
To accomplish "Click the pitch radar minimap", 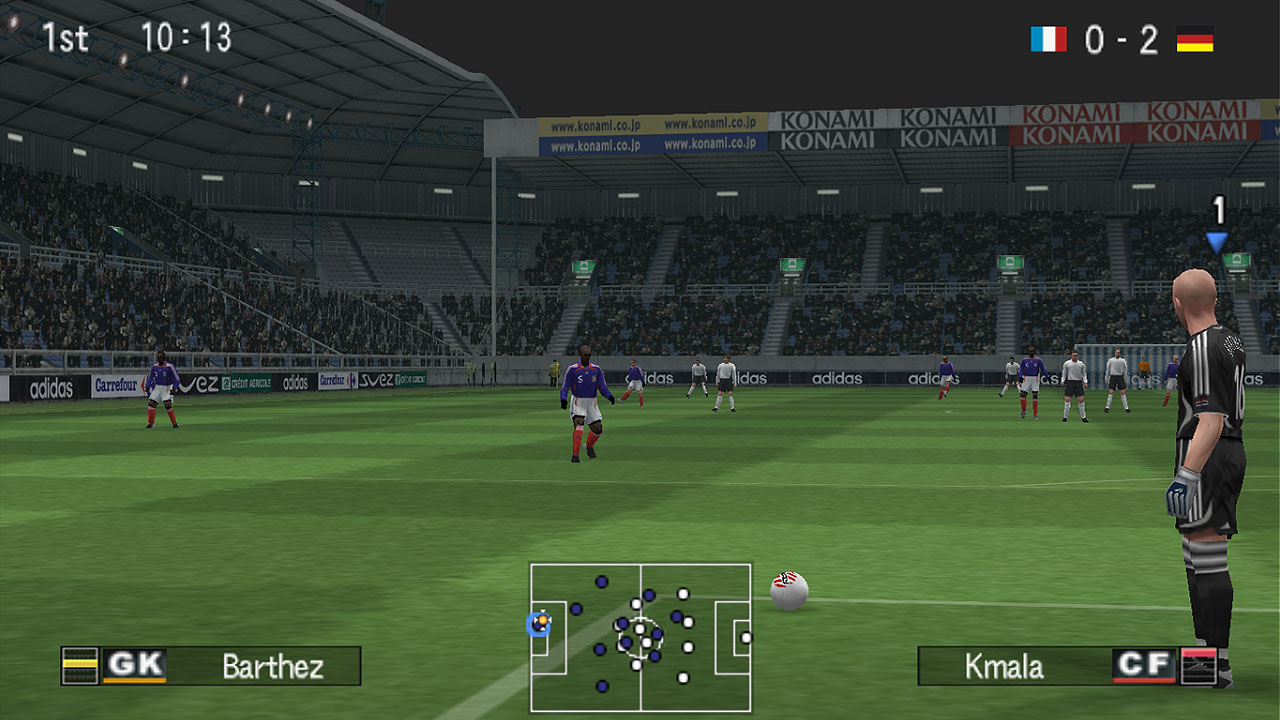I will pyautogui.click(x=640, y=638).
